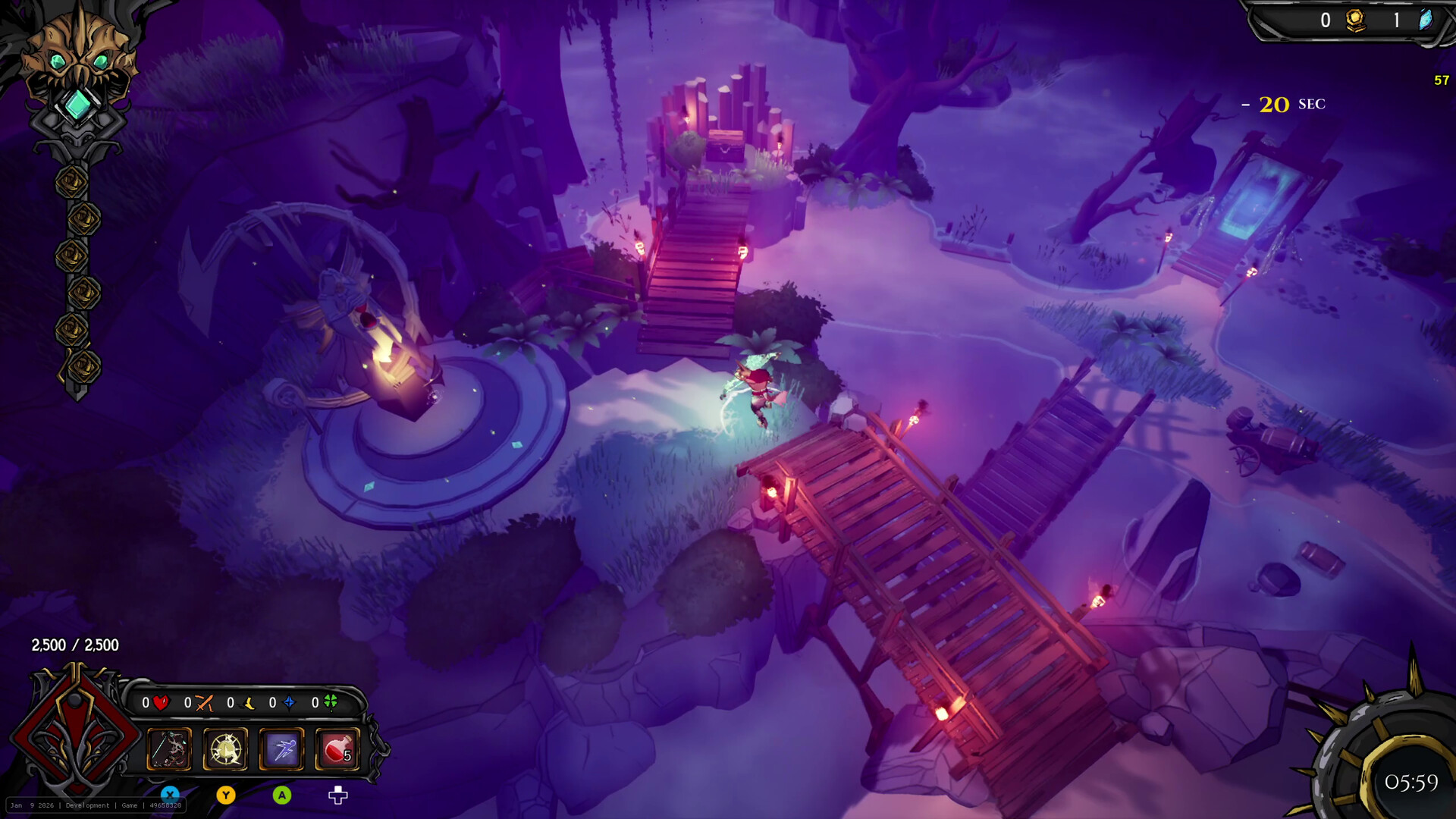Click the 2,500 / 2,500 health readout

click(74, 645)
